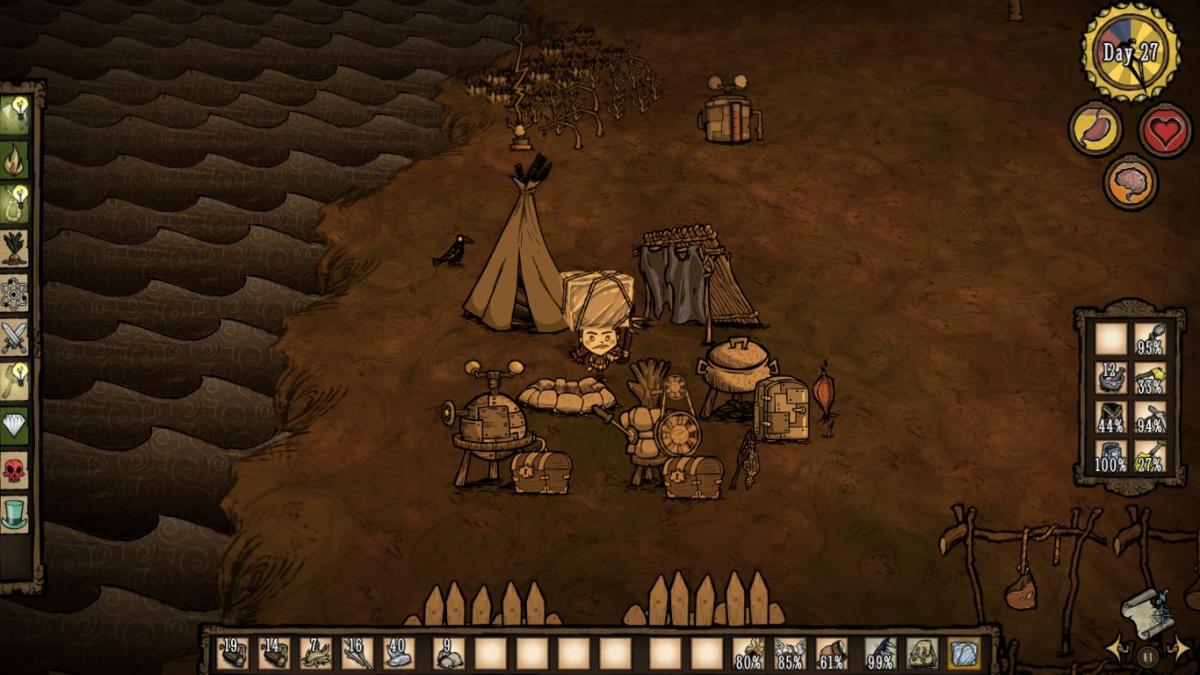Pause the game with the pause button
This screenshot has height=675, width=1200.
click(x=1147, y=657)
